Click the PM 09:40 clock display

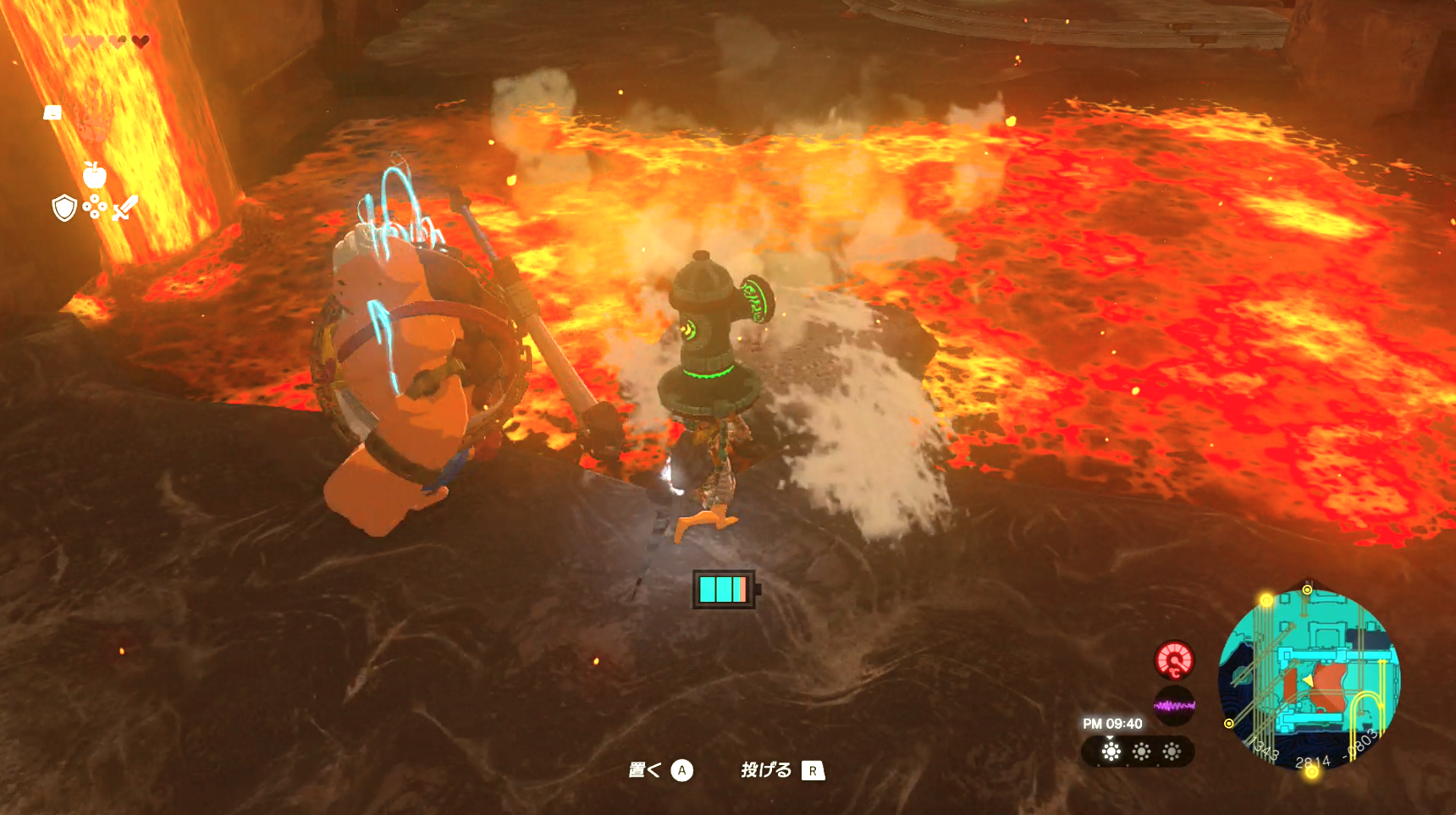1112,723
